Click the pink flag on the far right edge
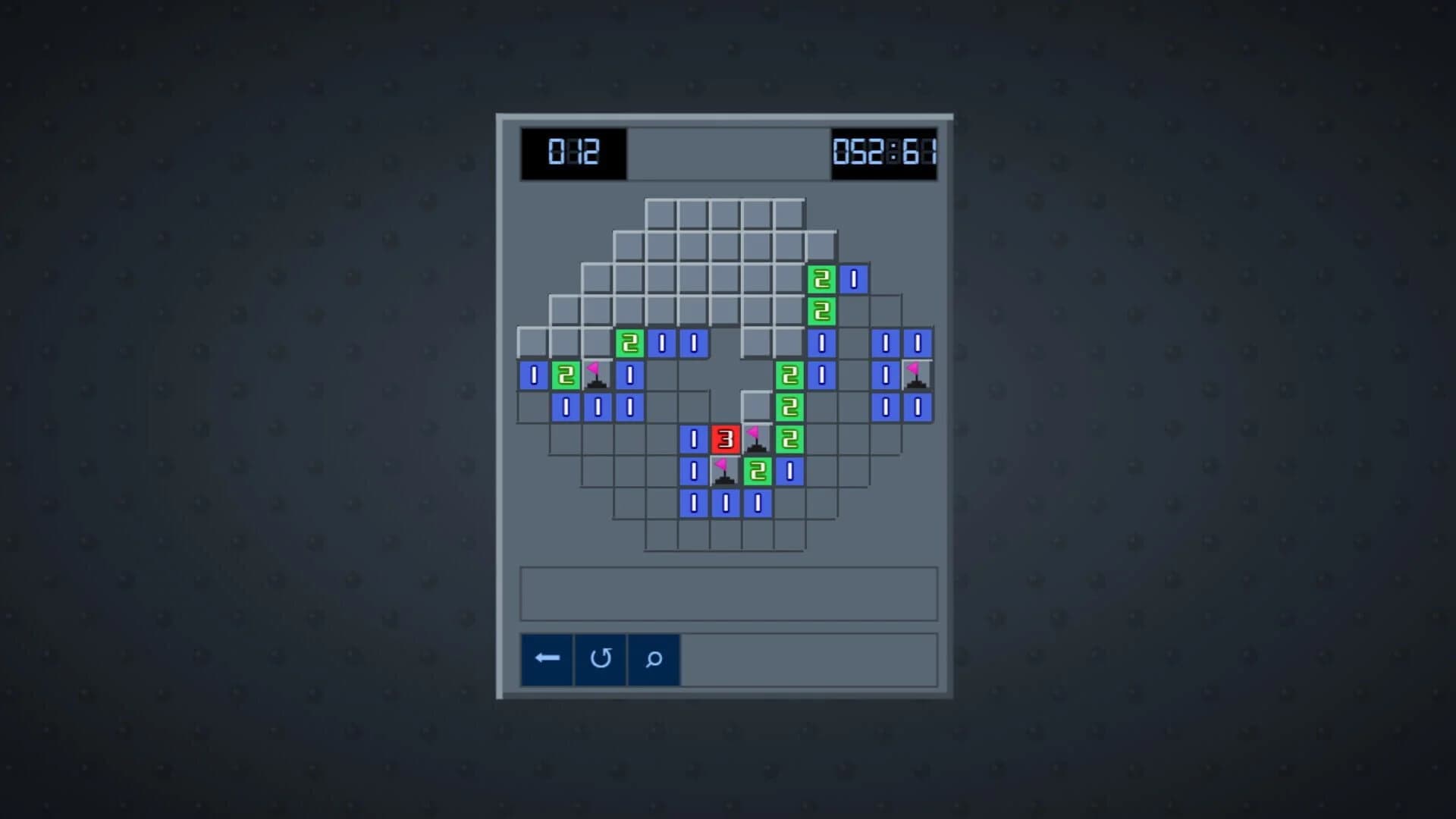Viewport: 1456px width, 819px height. point(918,375)
